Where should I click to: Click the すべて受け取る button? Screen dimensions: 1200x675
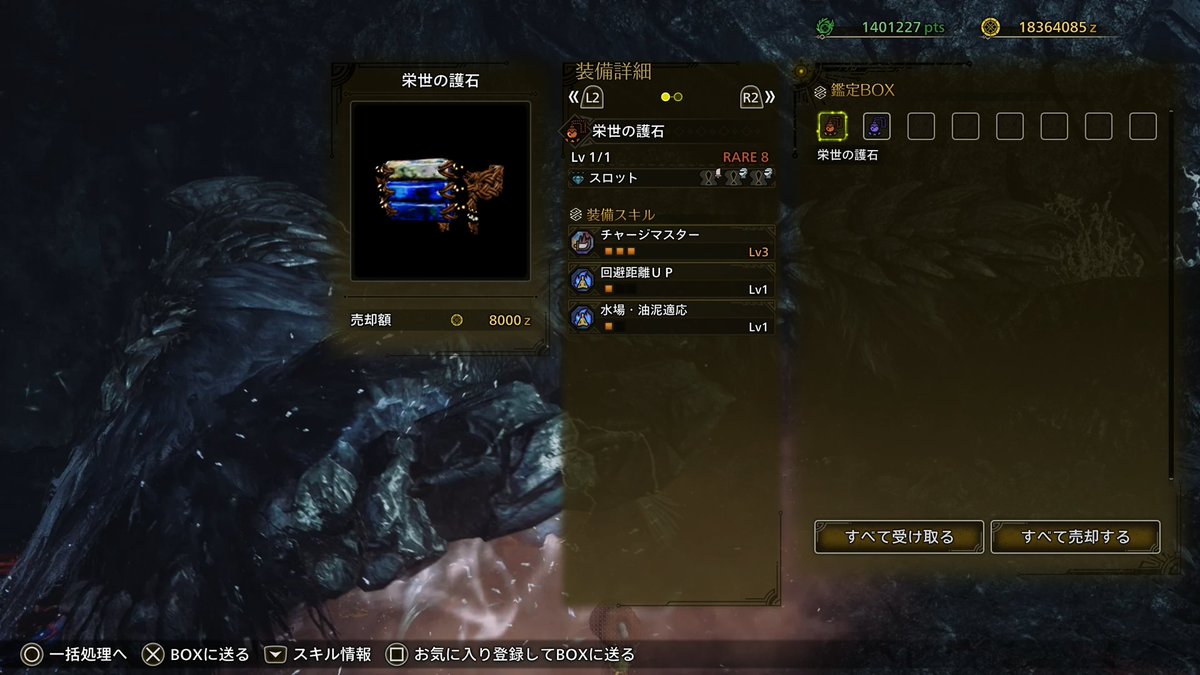click(x=899, y=537)
